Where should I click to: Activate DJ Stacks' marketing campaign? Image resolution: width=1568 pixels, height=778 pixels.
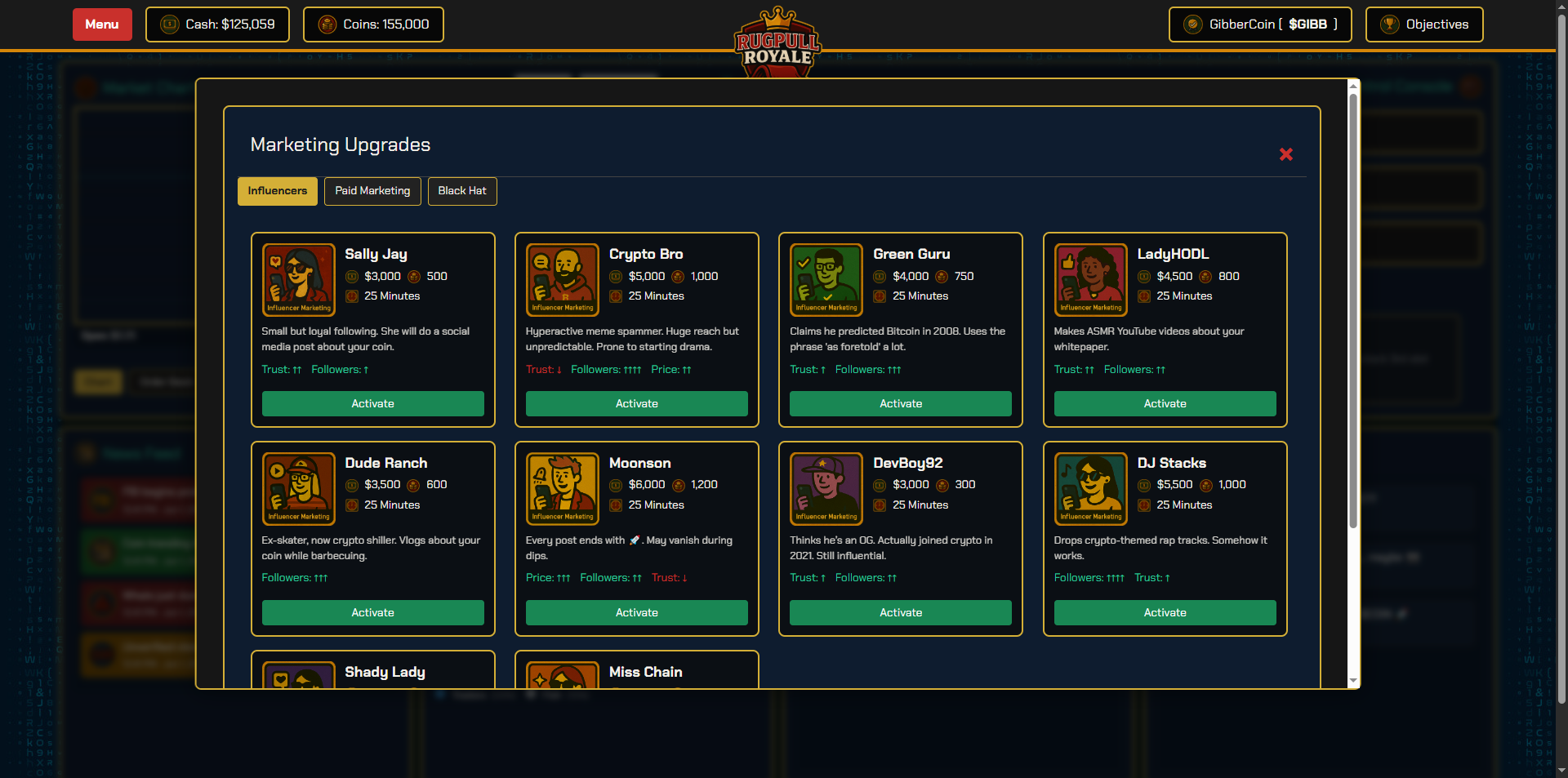pyautogui.click(x=1165, y=612)
